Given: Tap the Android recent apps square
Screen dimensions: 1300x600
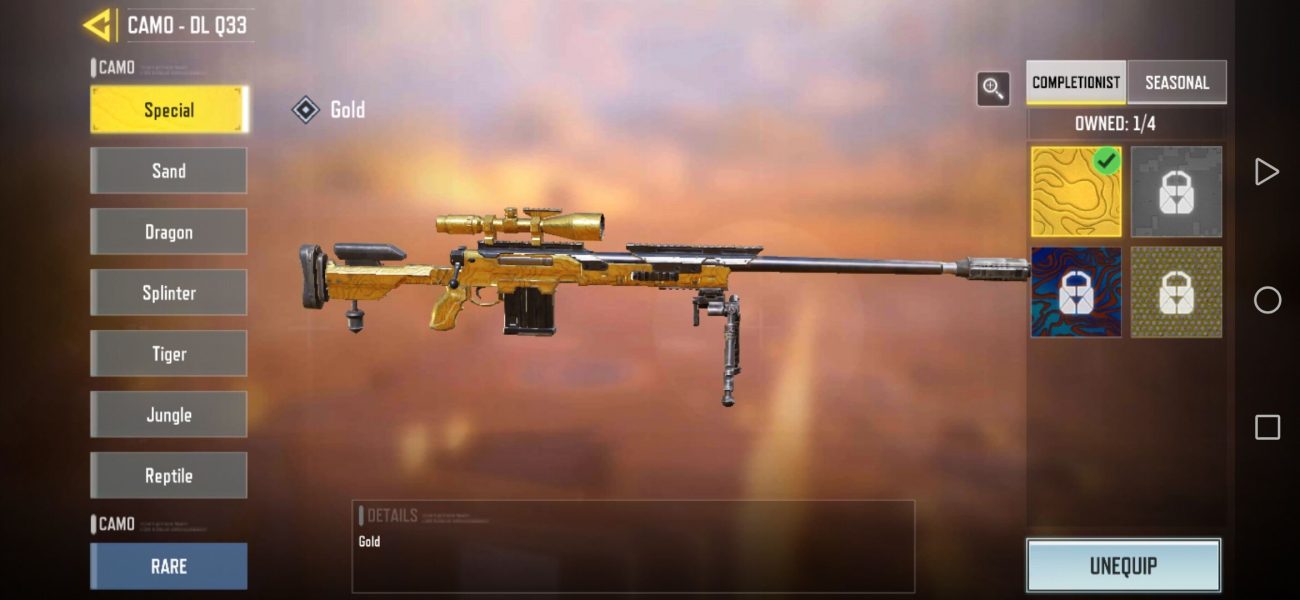Looking at the screenshot, I should coord(1267,428).
